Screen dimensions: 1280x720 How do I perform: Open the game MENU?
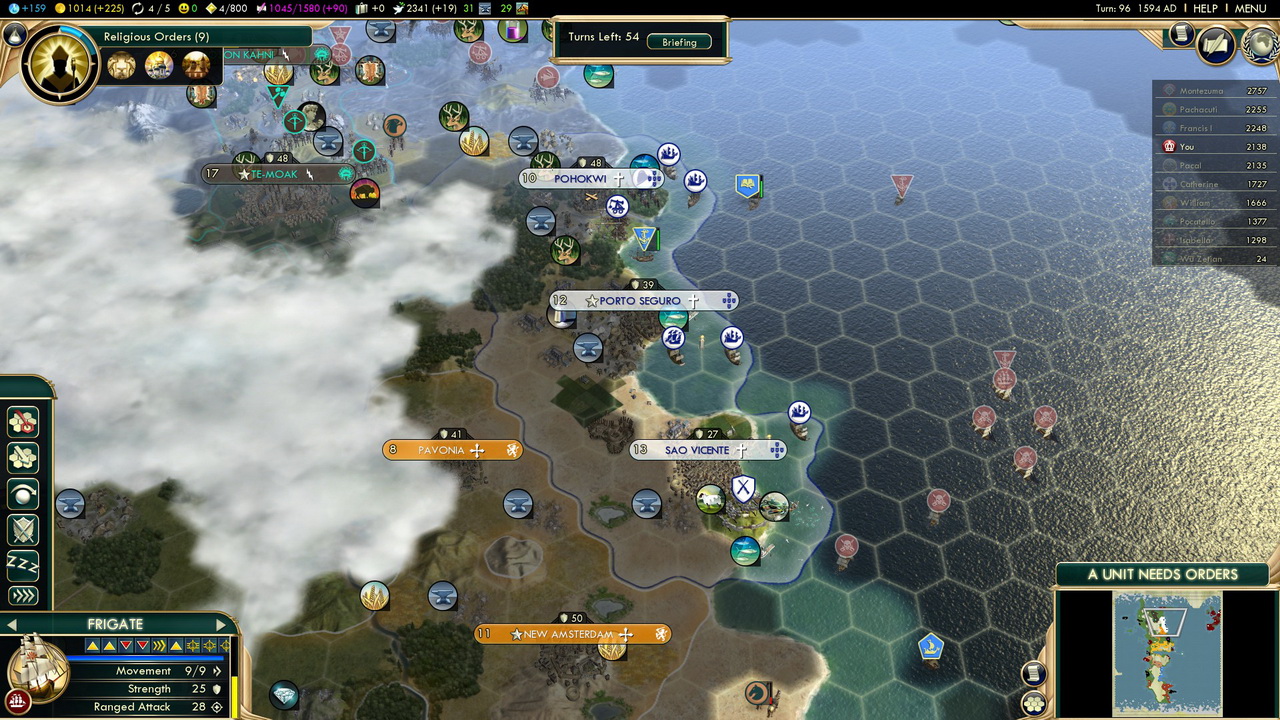click(1250, 8)
